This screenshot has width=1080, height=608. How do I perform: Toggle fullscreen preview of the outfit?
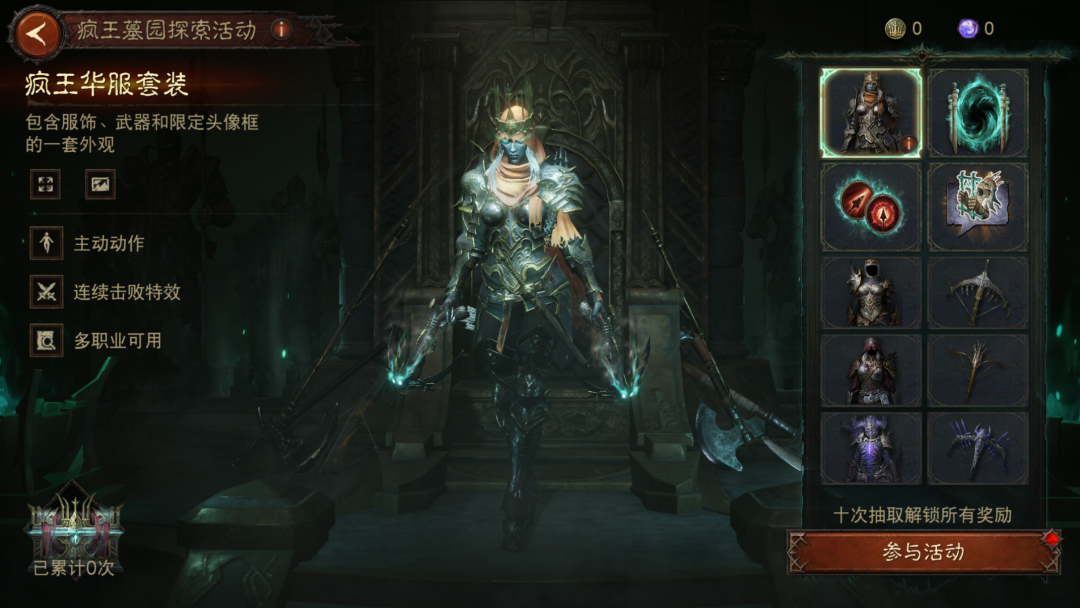(45, 184)
